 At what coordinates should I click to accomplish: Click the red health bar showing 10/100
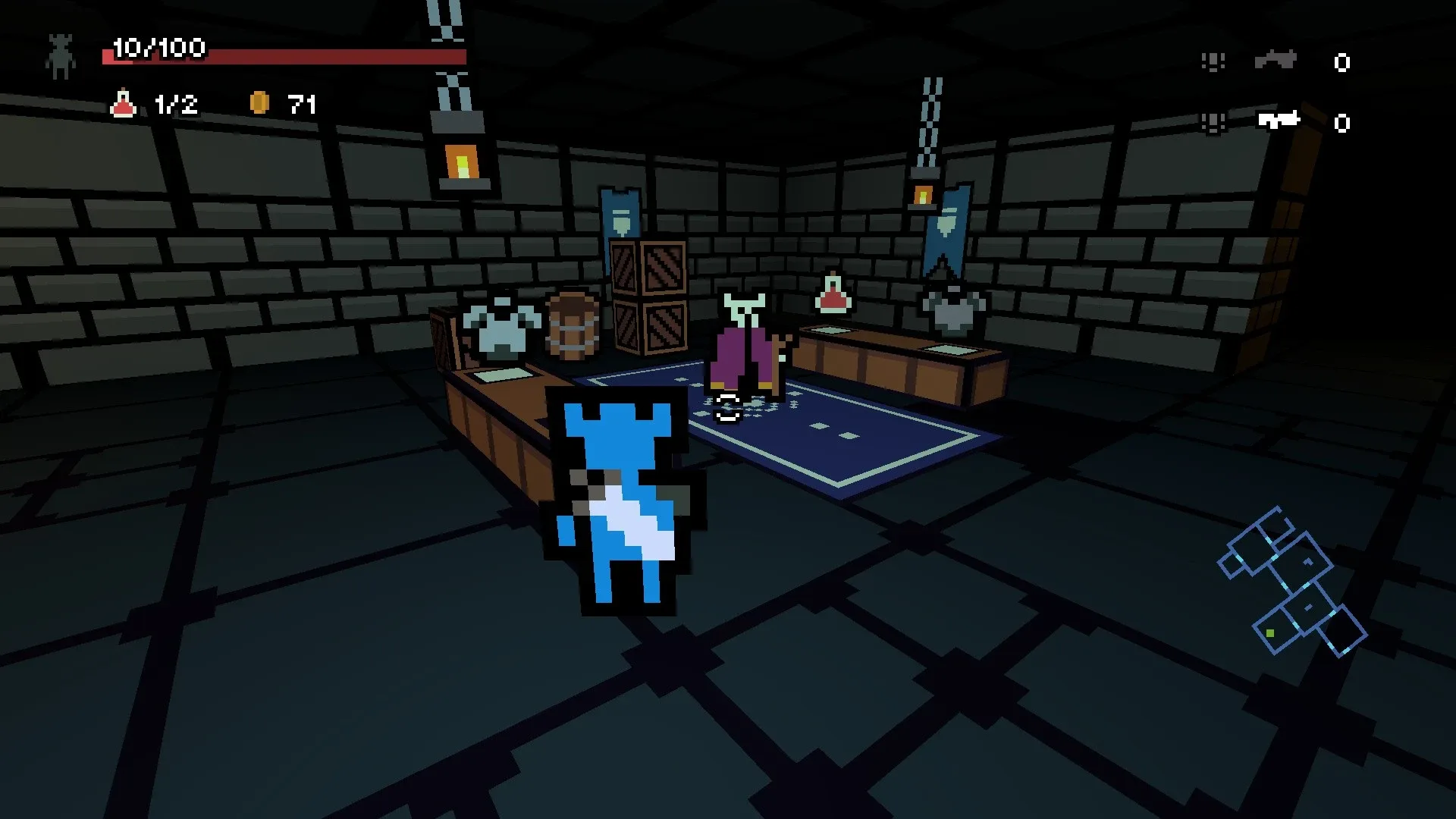281,57
